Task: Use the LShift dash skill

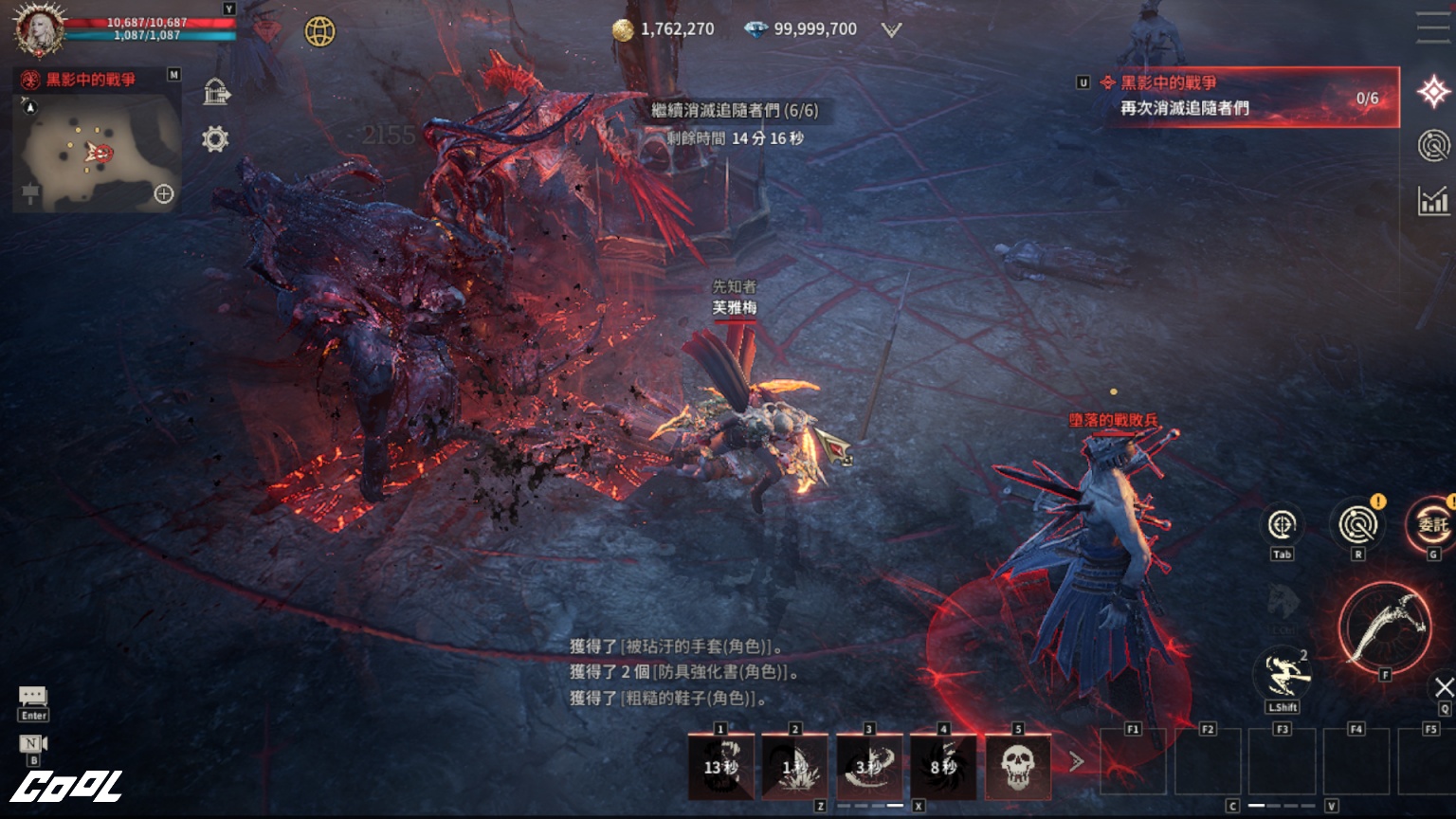Action: [1283, 674]
